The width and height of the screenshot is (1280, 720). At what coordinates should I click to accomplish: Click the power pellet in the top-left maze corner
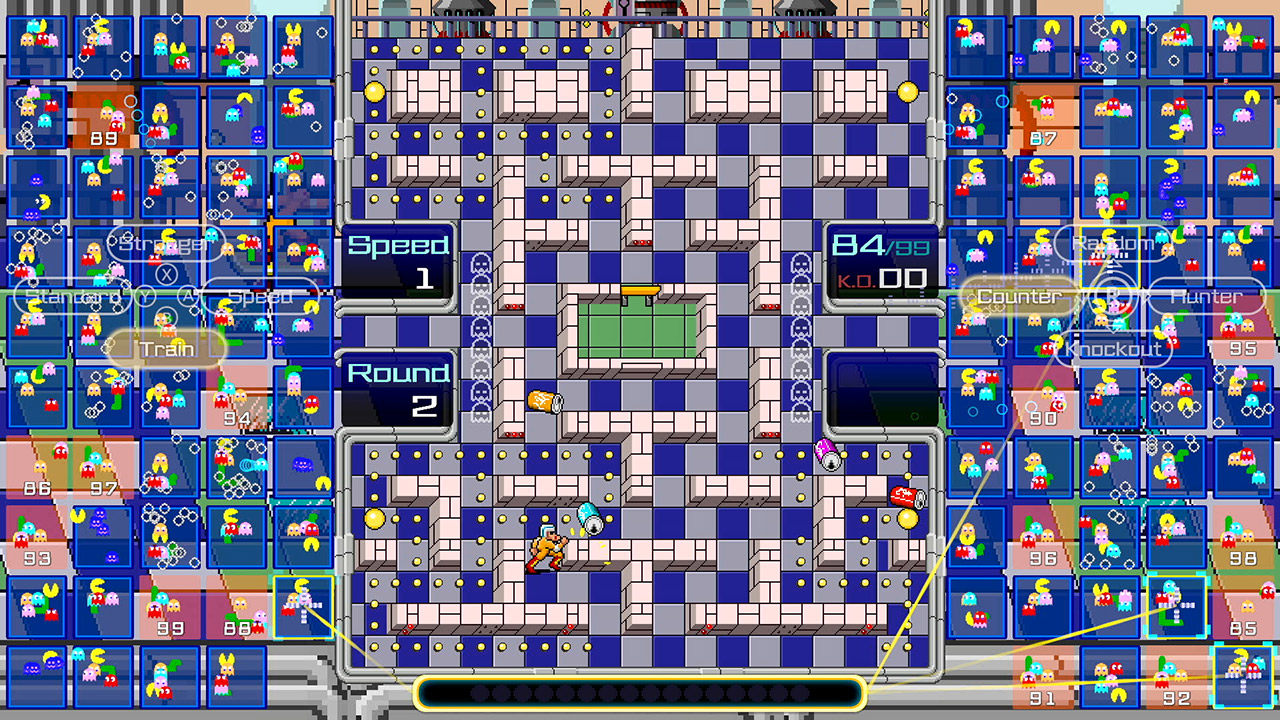(375, 90)
